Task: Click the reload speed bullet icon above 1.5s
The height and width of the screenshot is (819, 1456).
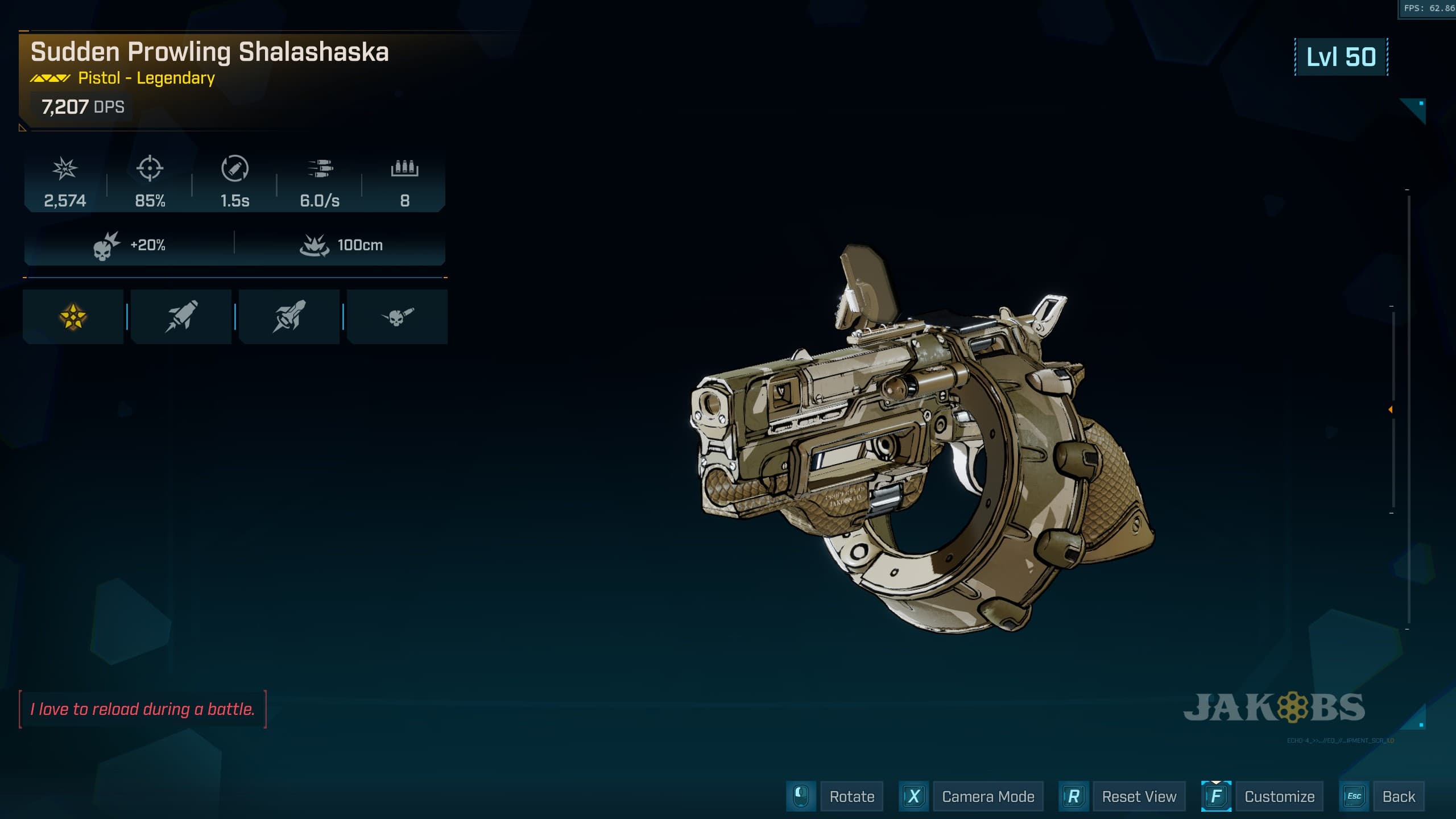Action: click(235, 169)
